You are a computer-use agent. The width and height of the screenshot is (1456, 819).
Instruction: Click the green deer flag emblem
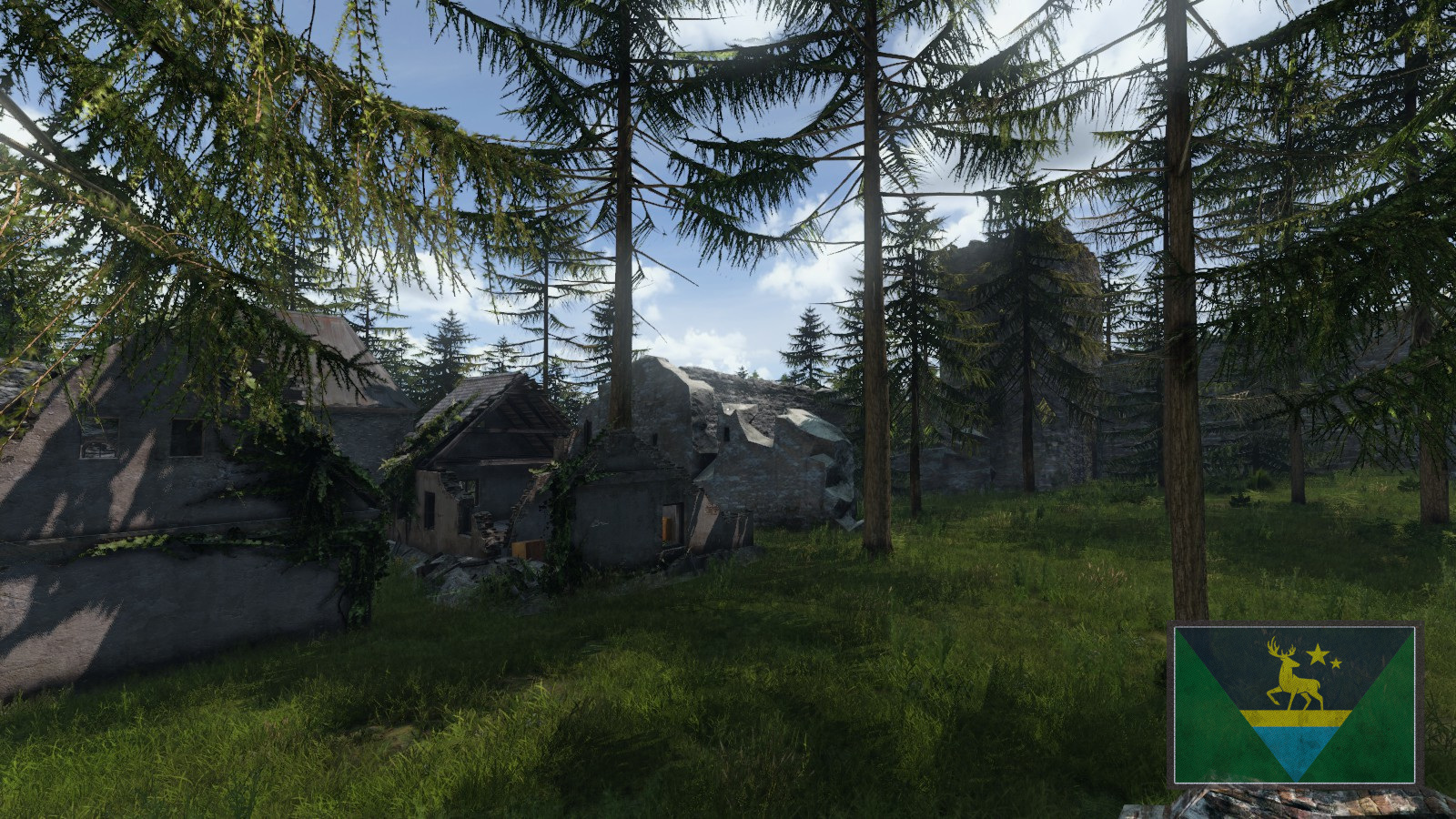pos(1294,703)
